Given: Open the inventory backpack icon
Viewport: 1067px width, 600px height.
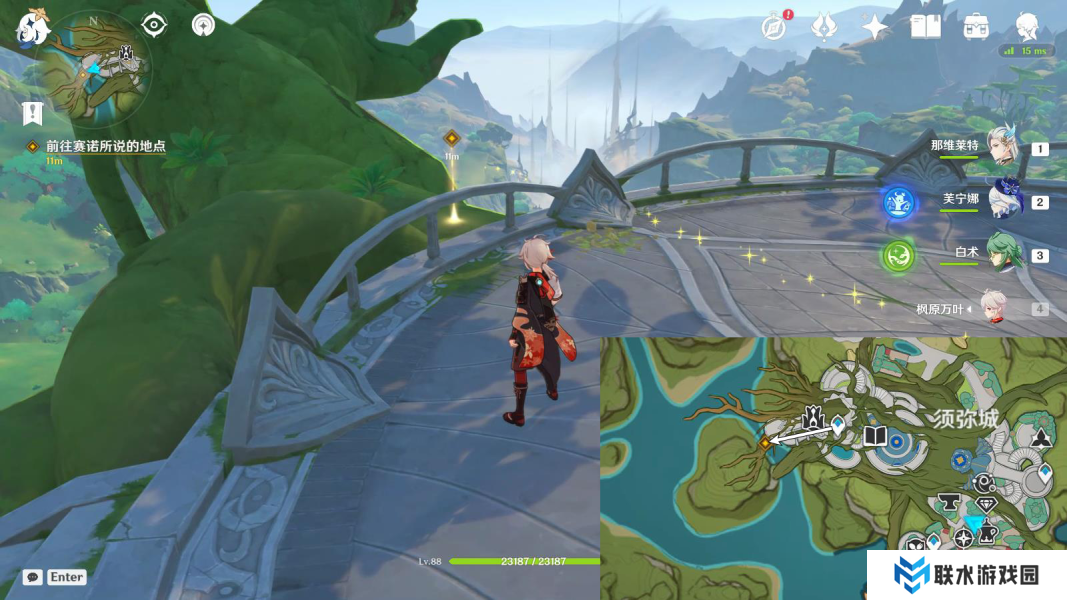Looking at the screenshot, I should point(976,27).
